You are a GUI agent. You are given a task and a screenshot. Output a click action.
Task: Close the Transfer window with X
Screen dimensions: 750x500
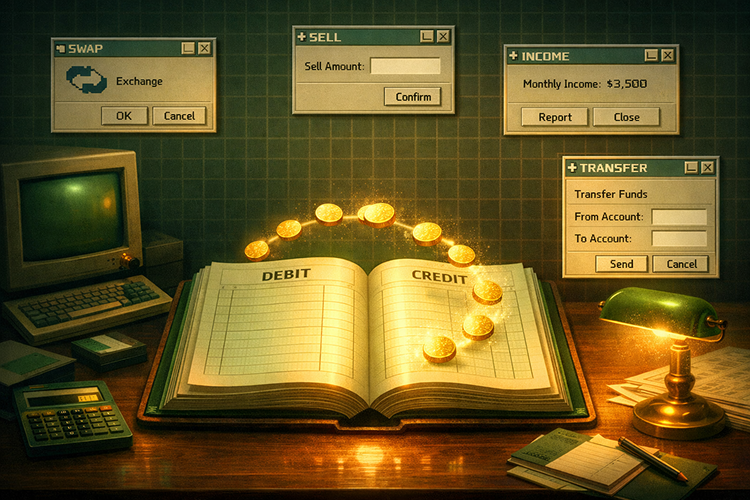pyautogui.click(x=706, y=168)
